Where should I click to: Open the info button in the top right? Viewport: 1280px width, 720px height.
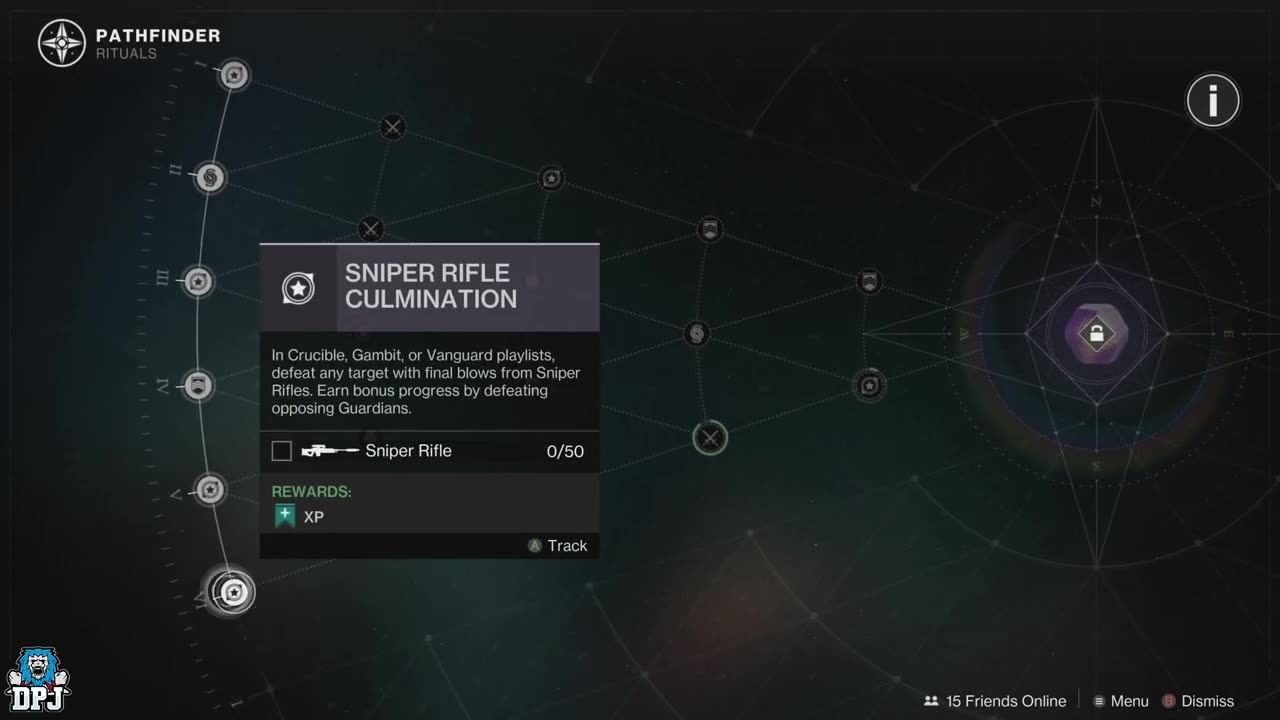pos(1212,100)
